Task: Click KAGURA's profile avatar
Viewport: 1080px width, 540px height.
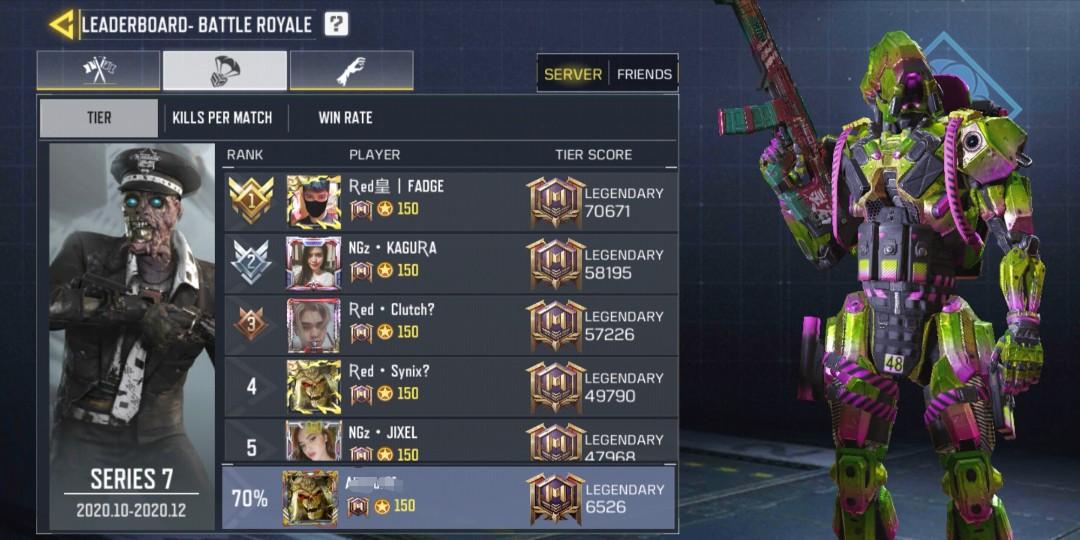Action: click(x=313, y=264)
